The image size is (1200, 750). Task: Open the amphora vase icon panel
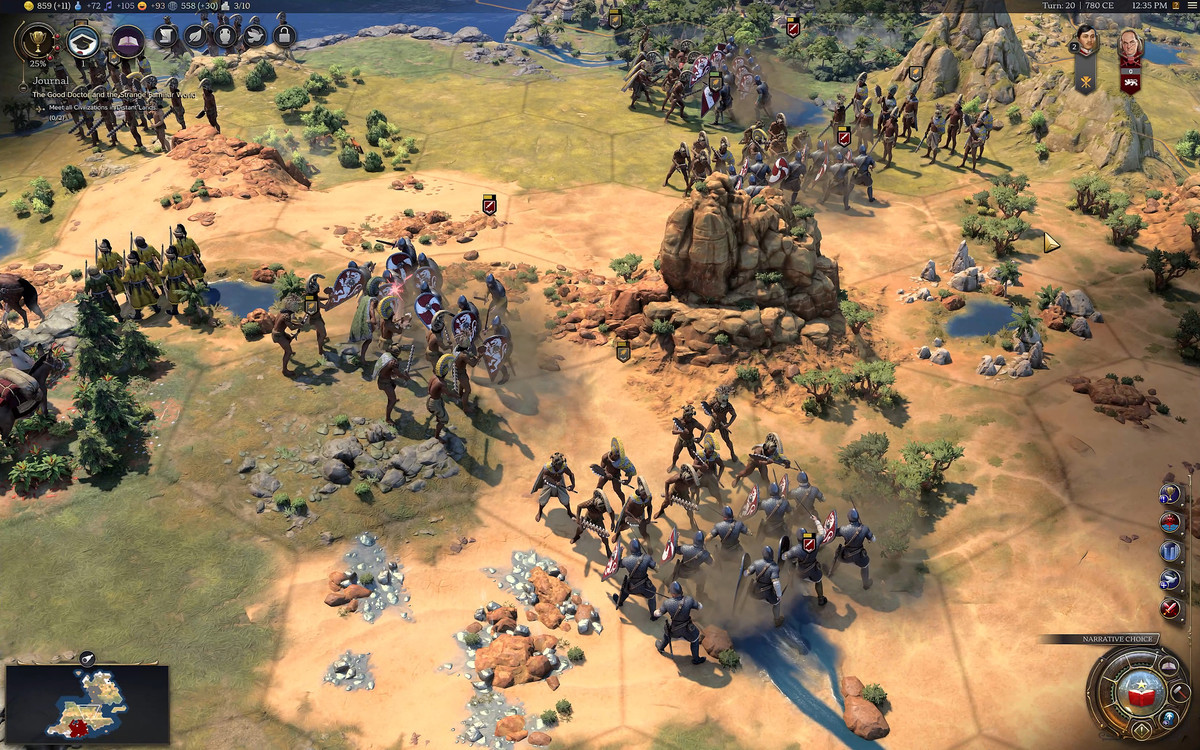click(225, 37)
